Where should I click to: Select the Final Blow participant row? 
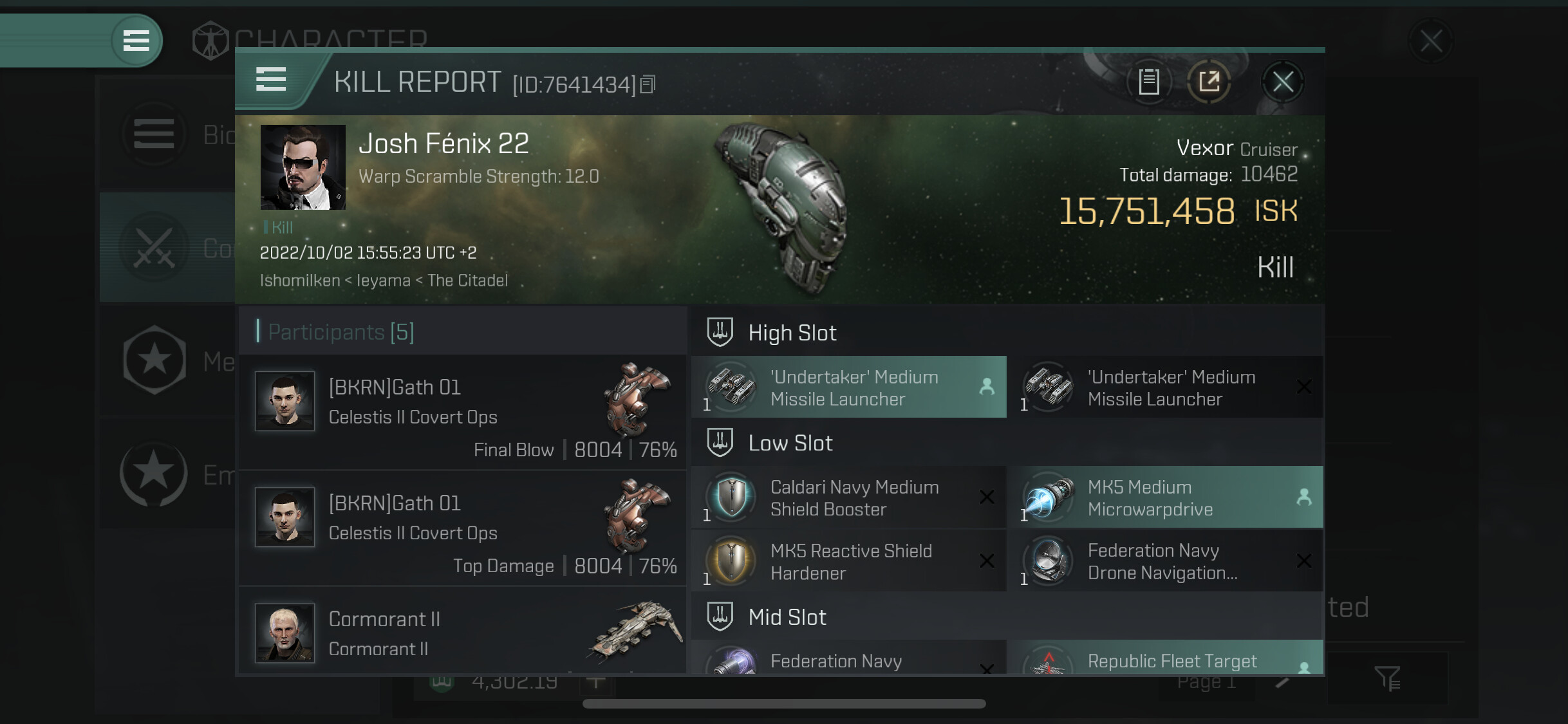tap(462, 412)
